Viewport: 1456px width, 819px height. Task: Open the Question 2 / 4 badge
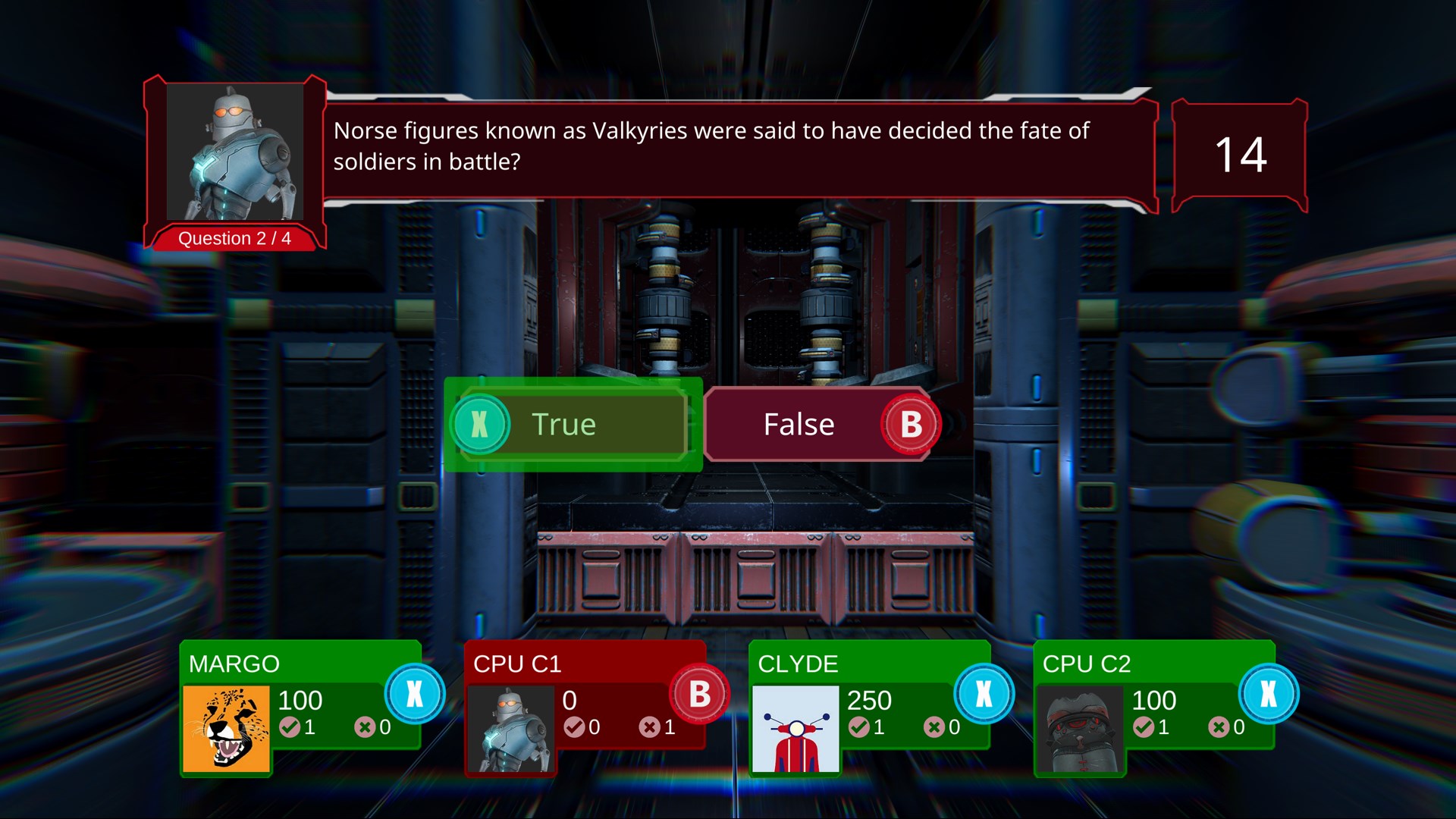(234, 238)
